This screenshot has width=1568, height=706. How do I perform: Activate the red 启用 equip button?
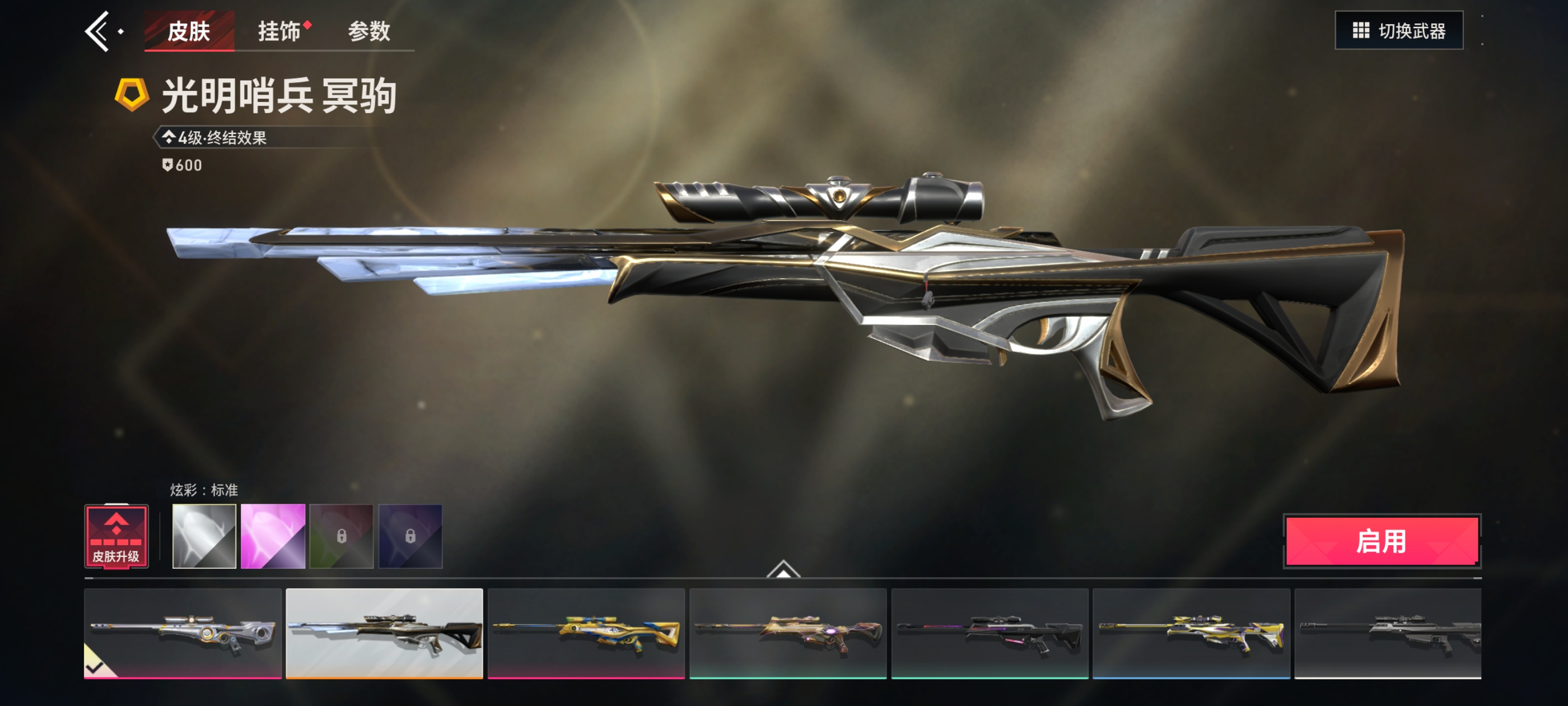point(1381,541)
